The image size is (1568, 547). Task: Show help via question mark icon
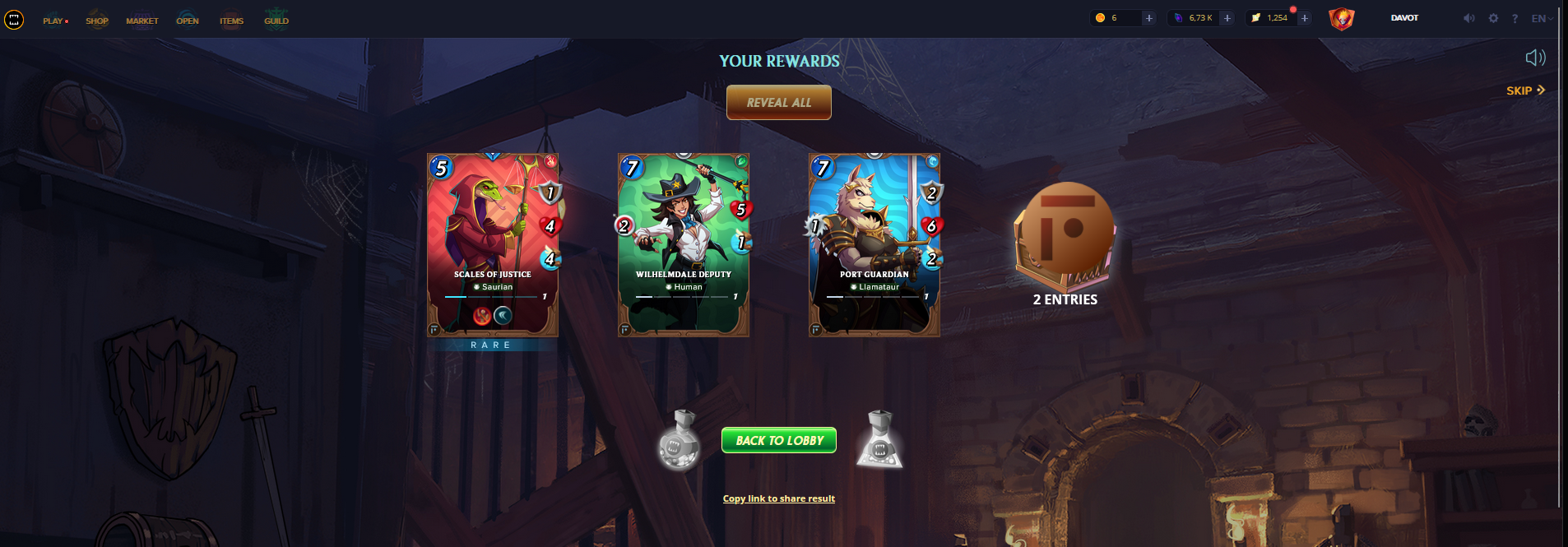[1515, 18]
